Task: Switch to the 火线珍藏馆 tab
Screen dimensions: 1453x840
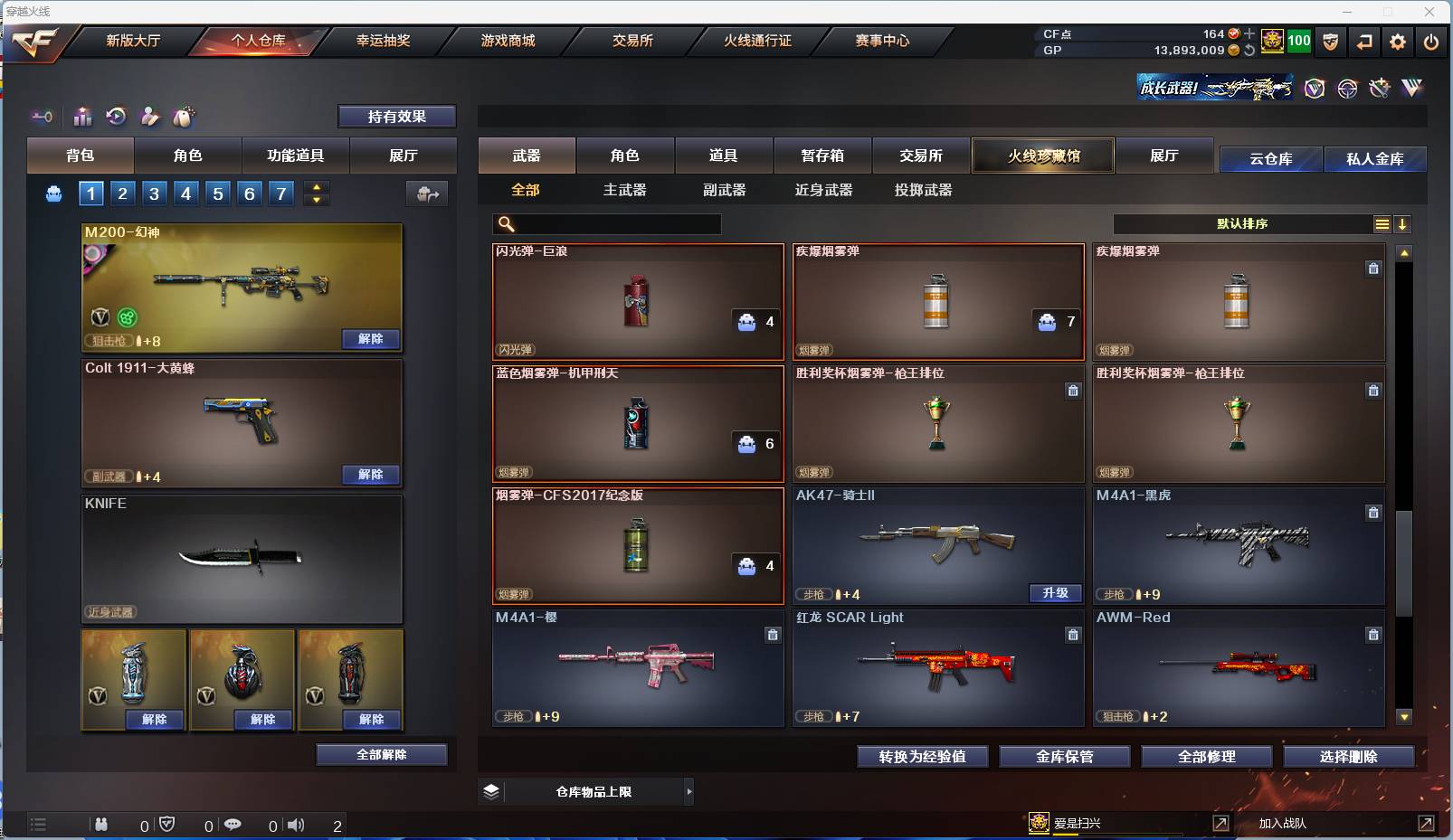Action: (1044, 156)
